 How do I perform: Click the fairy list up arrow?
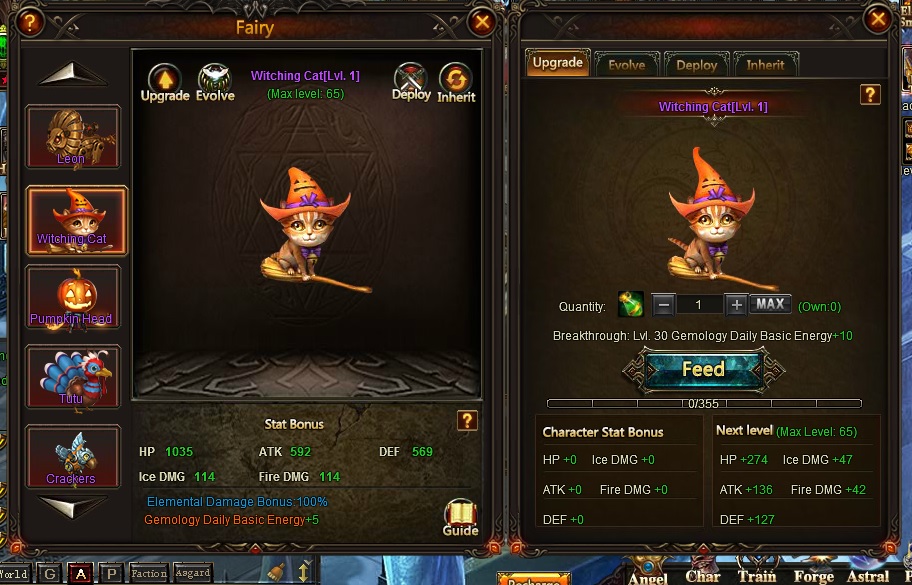tap(72, 74)
